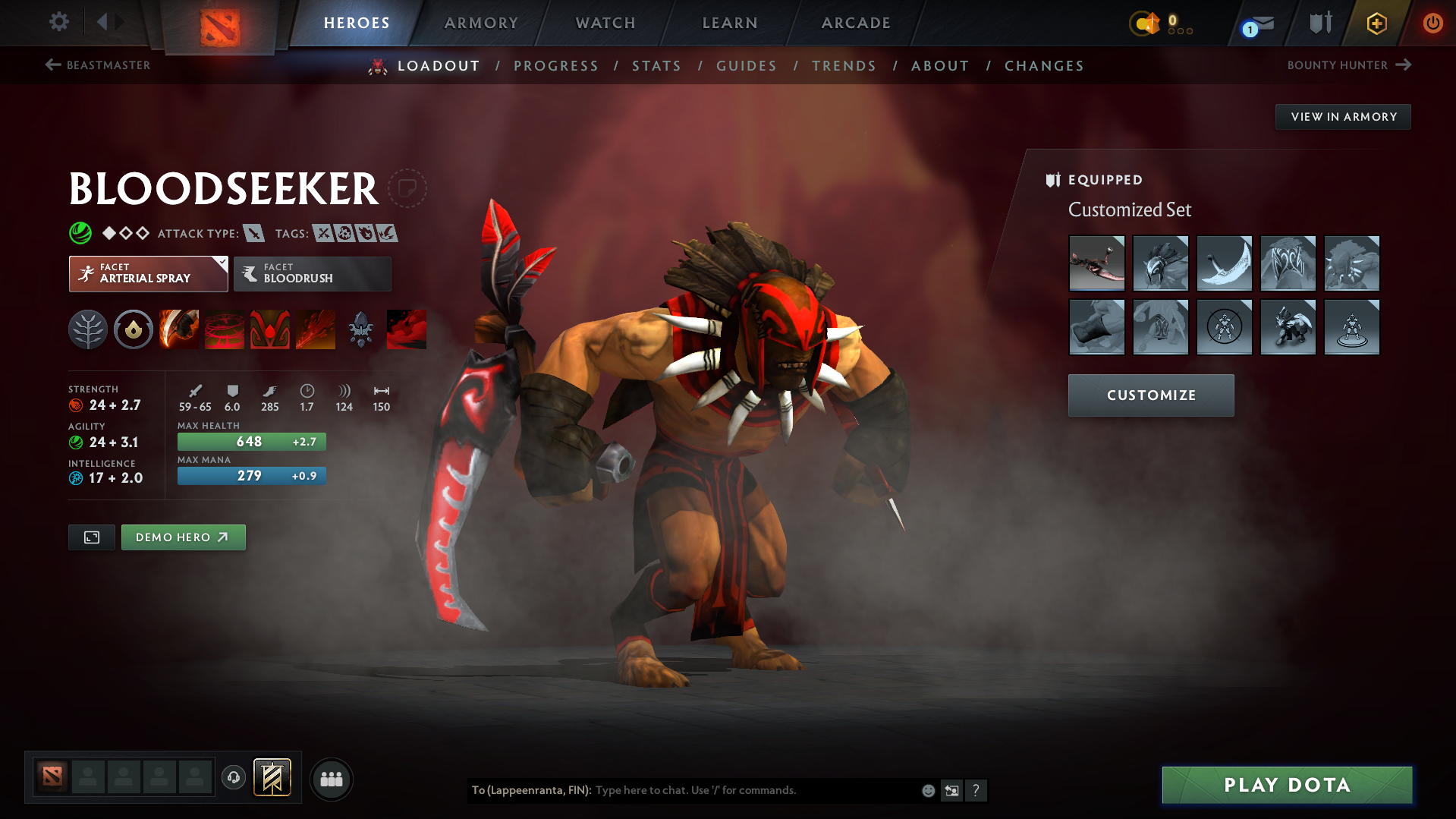The image size is (1456, 819).
Task: Switch to the Bloodrush facet
Action: 312,273
